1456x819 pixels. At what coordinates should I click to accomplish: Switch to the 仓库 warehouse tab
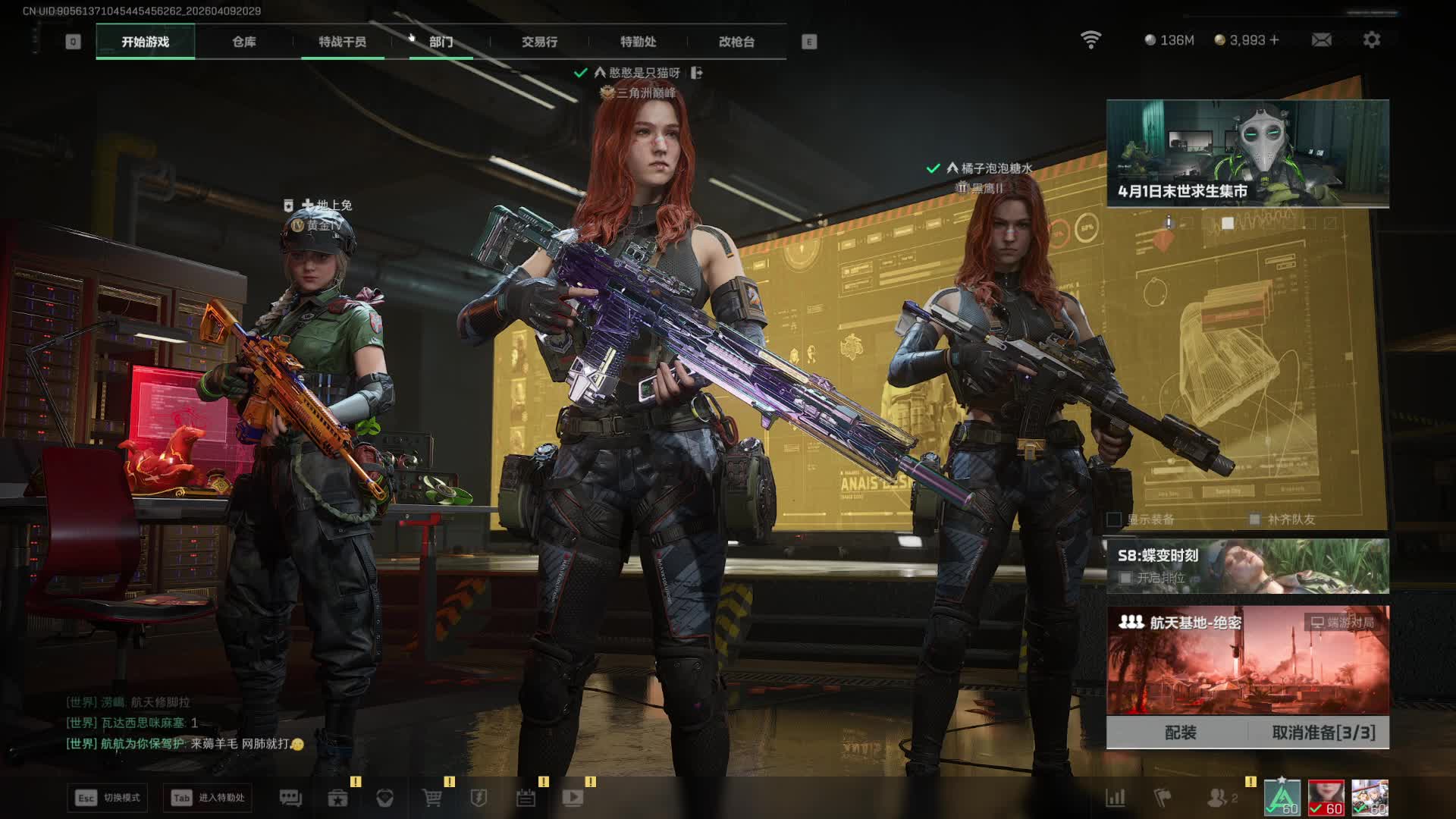point(243,42)
